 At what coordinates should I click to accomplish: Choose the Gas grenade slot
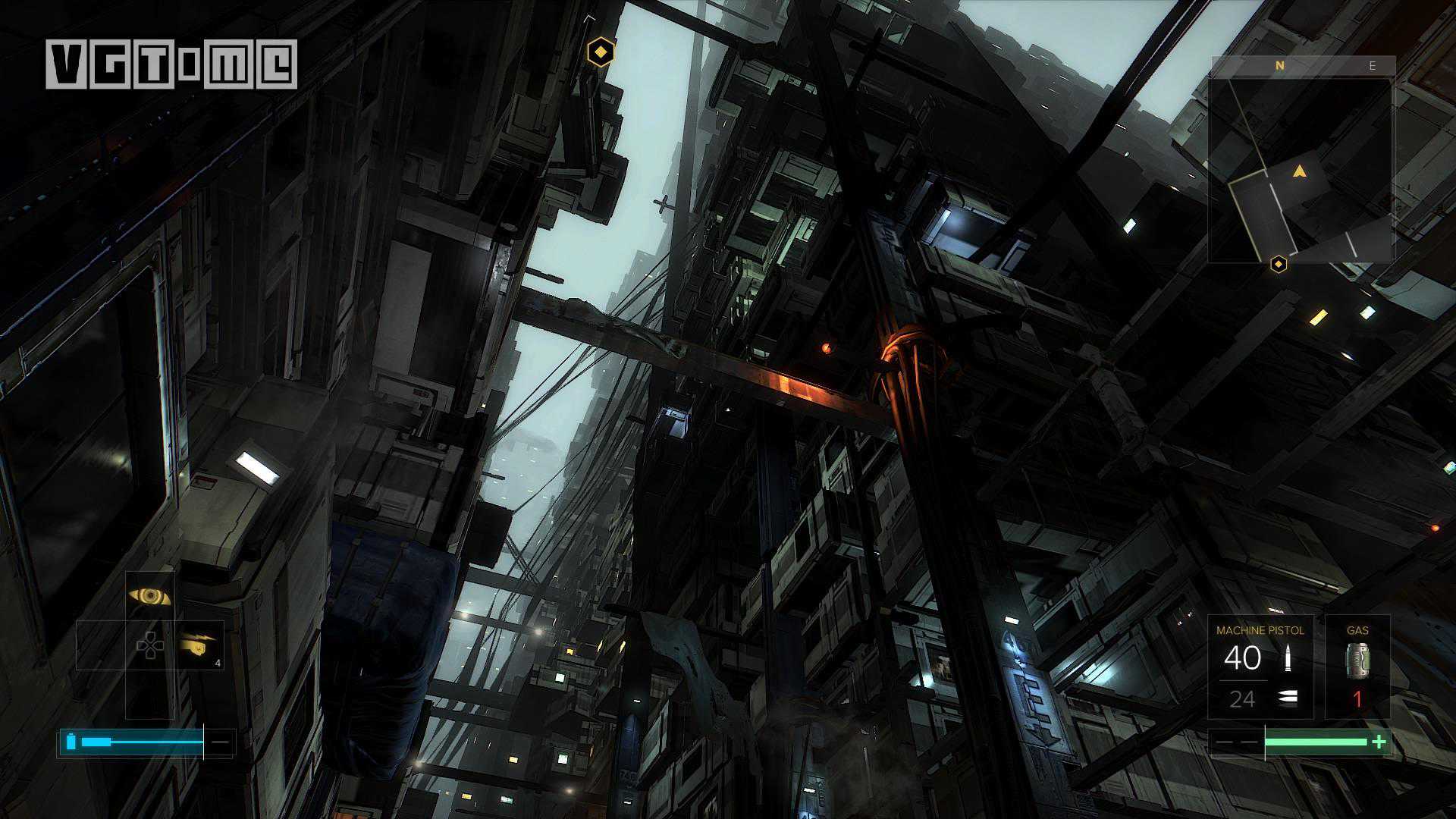pos(1357,667)
